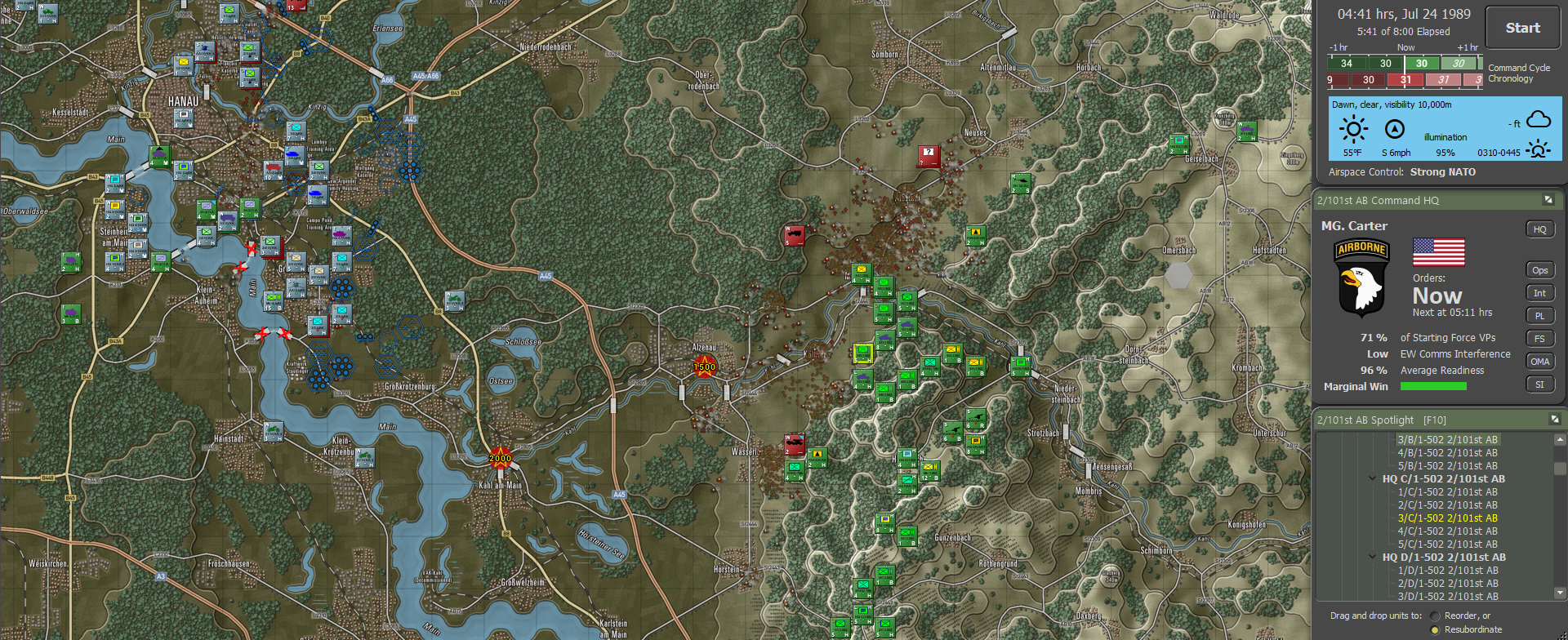Viewport: 1568px width, 640px height.
Task: Select unit 3/C/1-502 in the Spotlight list
Action: [1447, 518]
